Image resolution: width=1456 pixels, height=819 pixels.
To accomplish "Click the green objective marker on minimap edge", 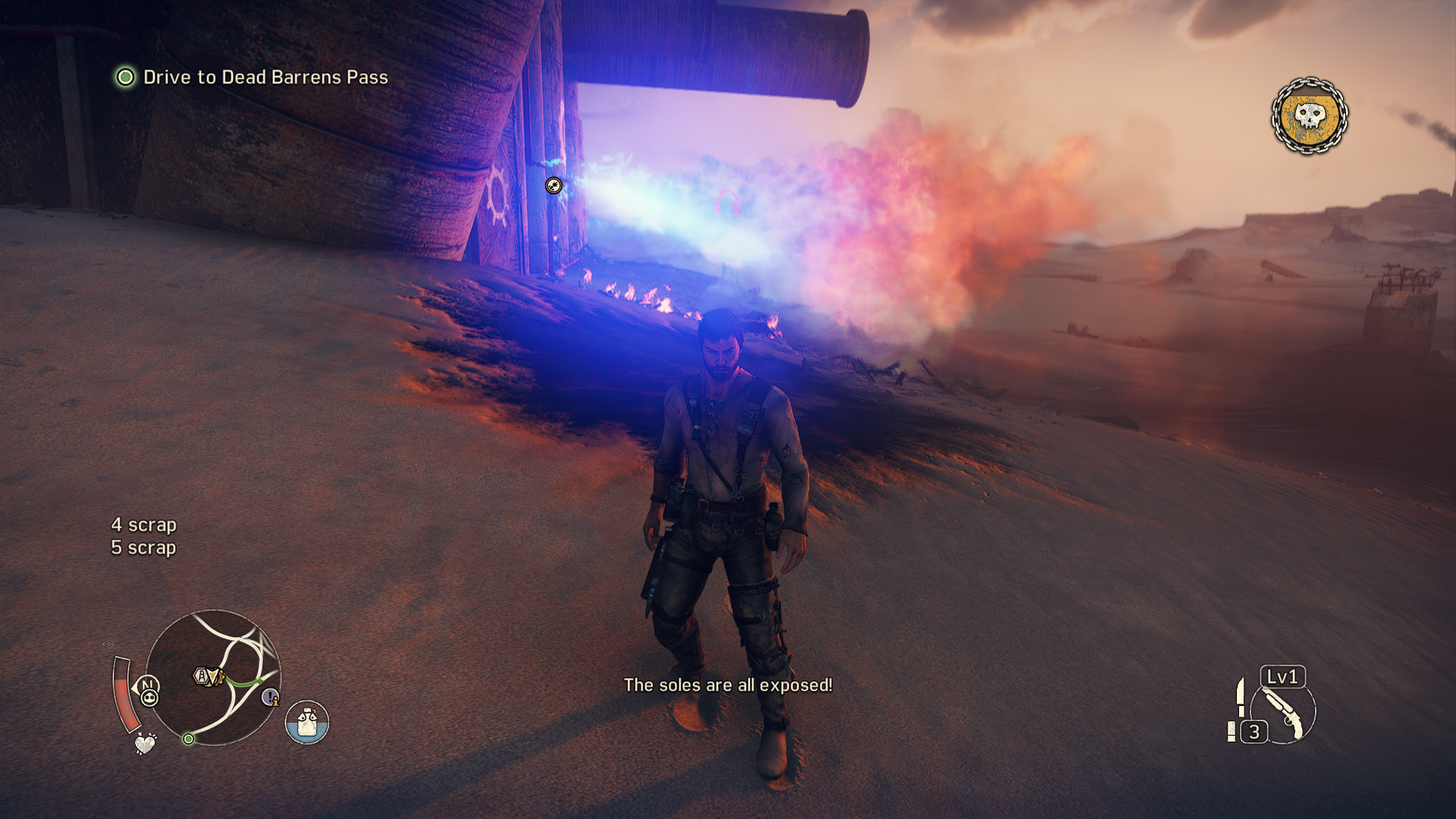I will click(x=188, y=739).
